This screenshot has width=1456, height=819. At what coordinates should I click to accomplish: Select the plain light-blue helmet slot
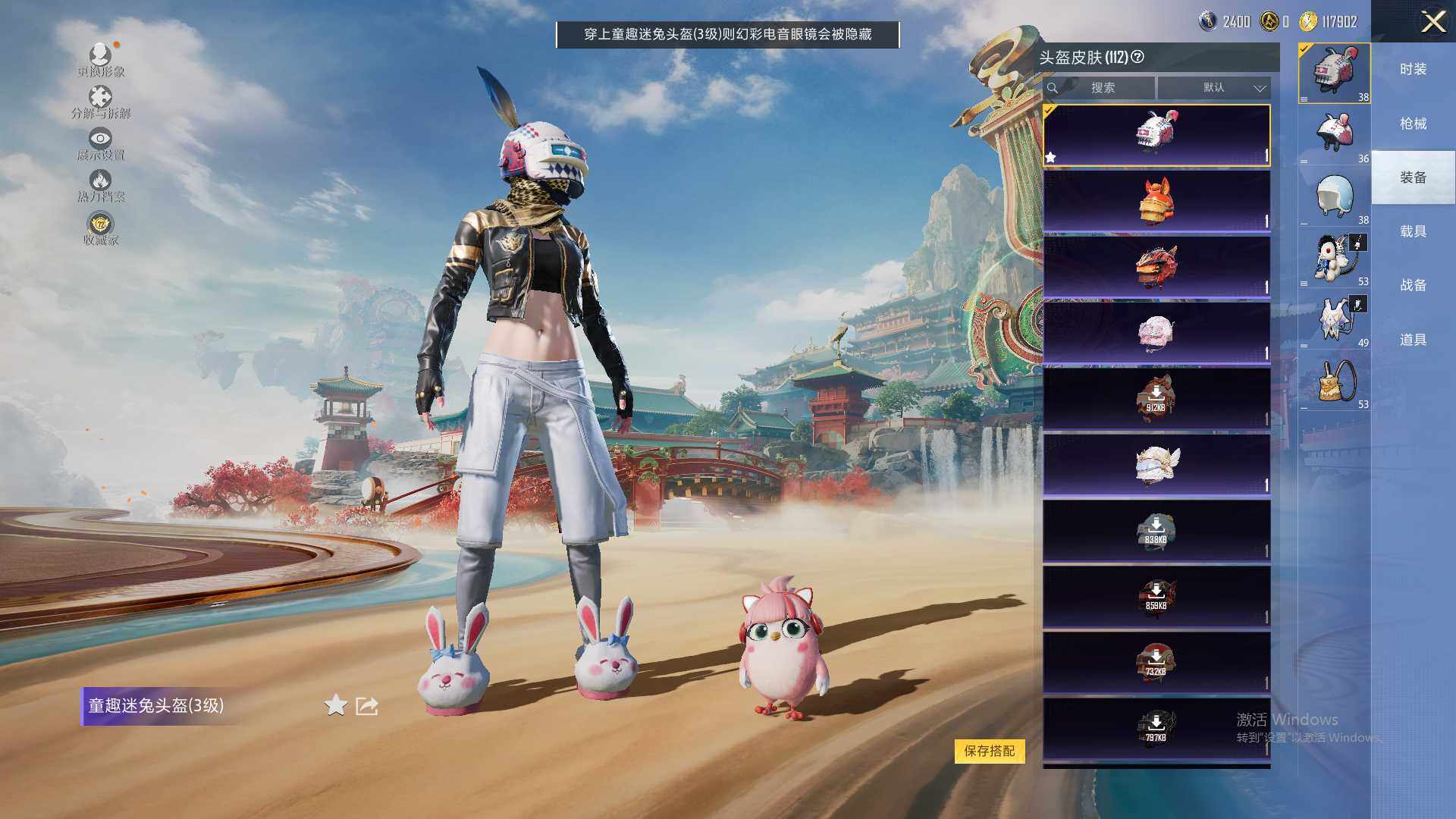(x=1335, y=195)
